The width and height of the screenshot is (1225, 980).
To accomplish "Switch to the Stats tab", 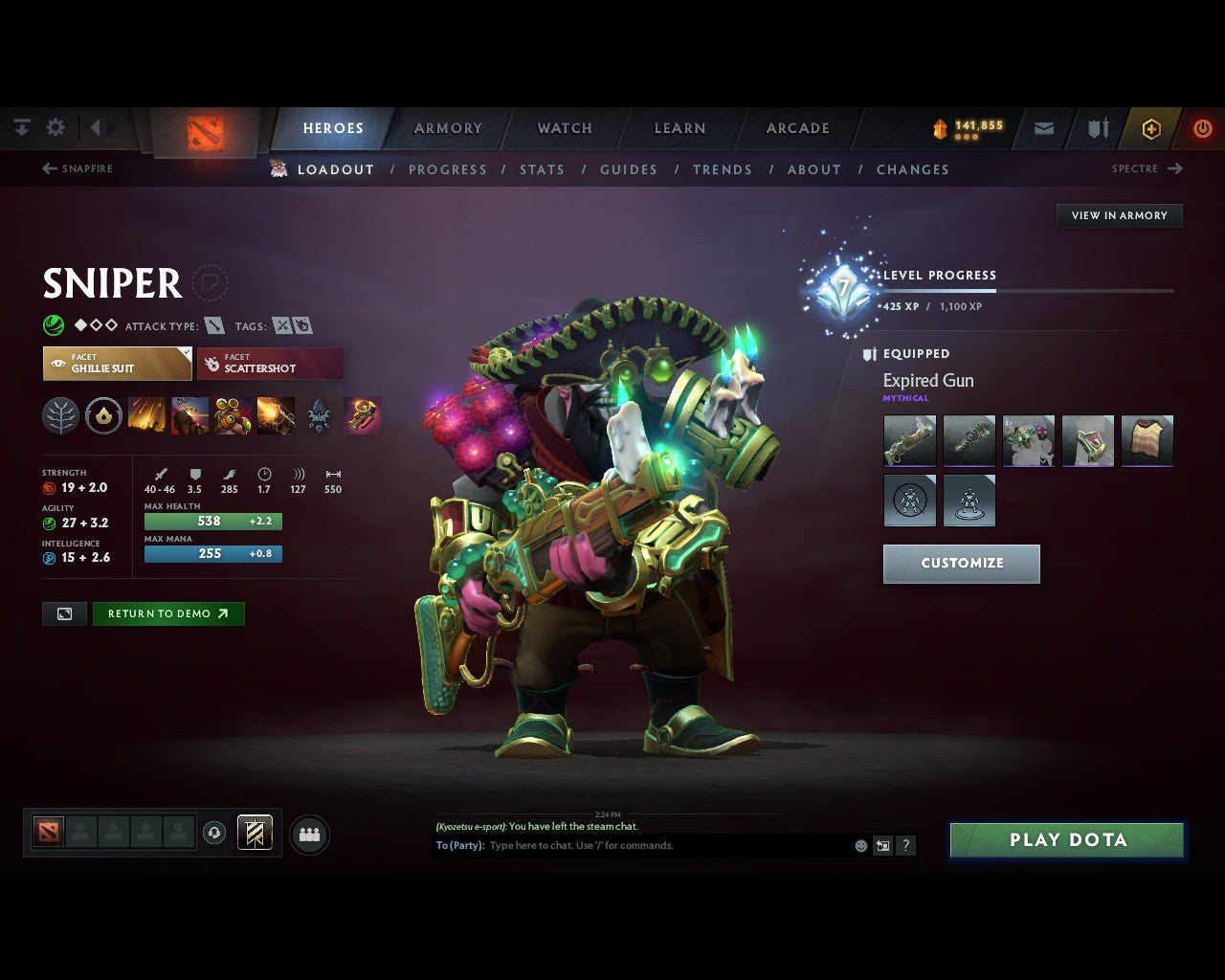I will [542, 169].
